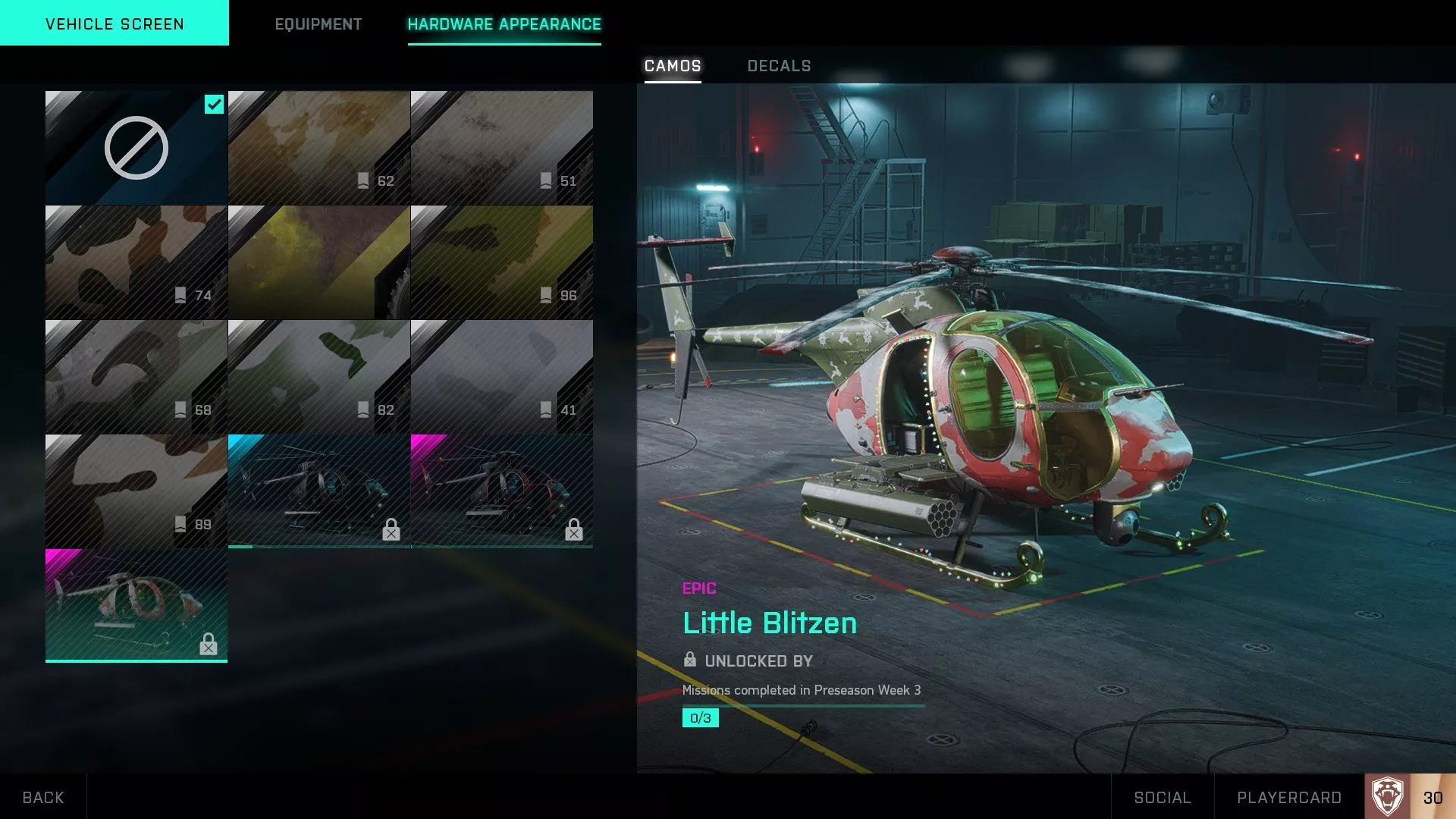This screenshot has height=819, width=1456.
Task: Switch to the Decals tab
Action: [779, 66]
